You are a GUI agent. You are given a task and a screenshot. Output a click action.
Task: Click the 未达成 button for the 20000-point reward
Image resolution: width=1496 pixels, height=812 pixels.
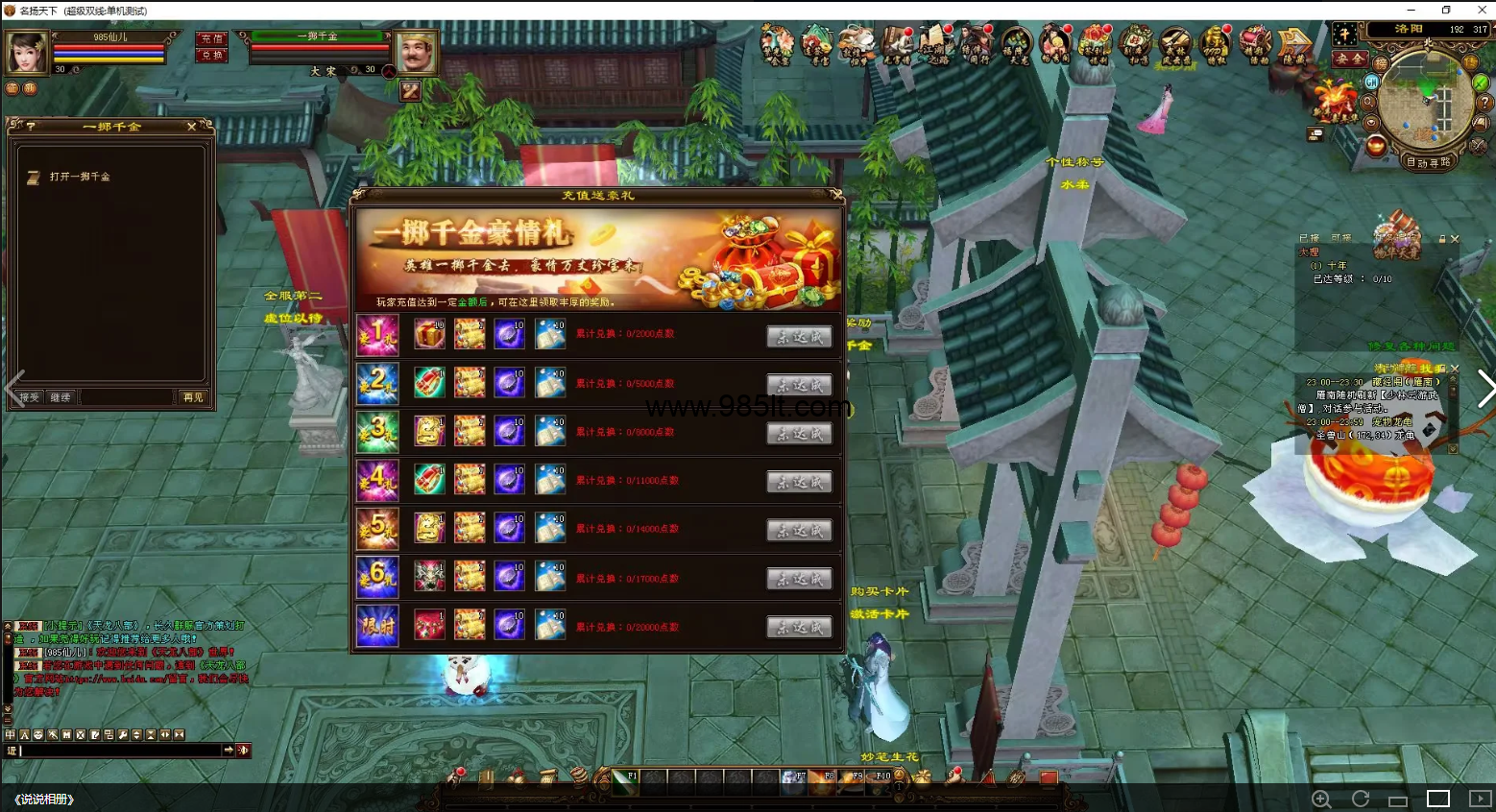(799, 628)
